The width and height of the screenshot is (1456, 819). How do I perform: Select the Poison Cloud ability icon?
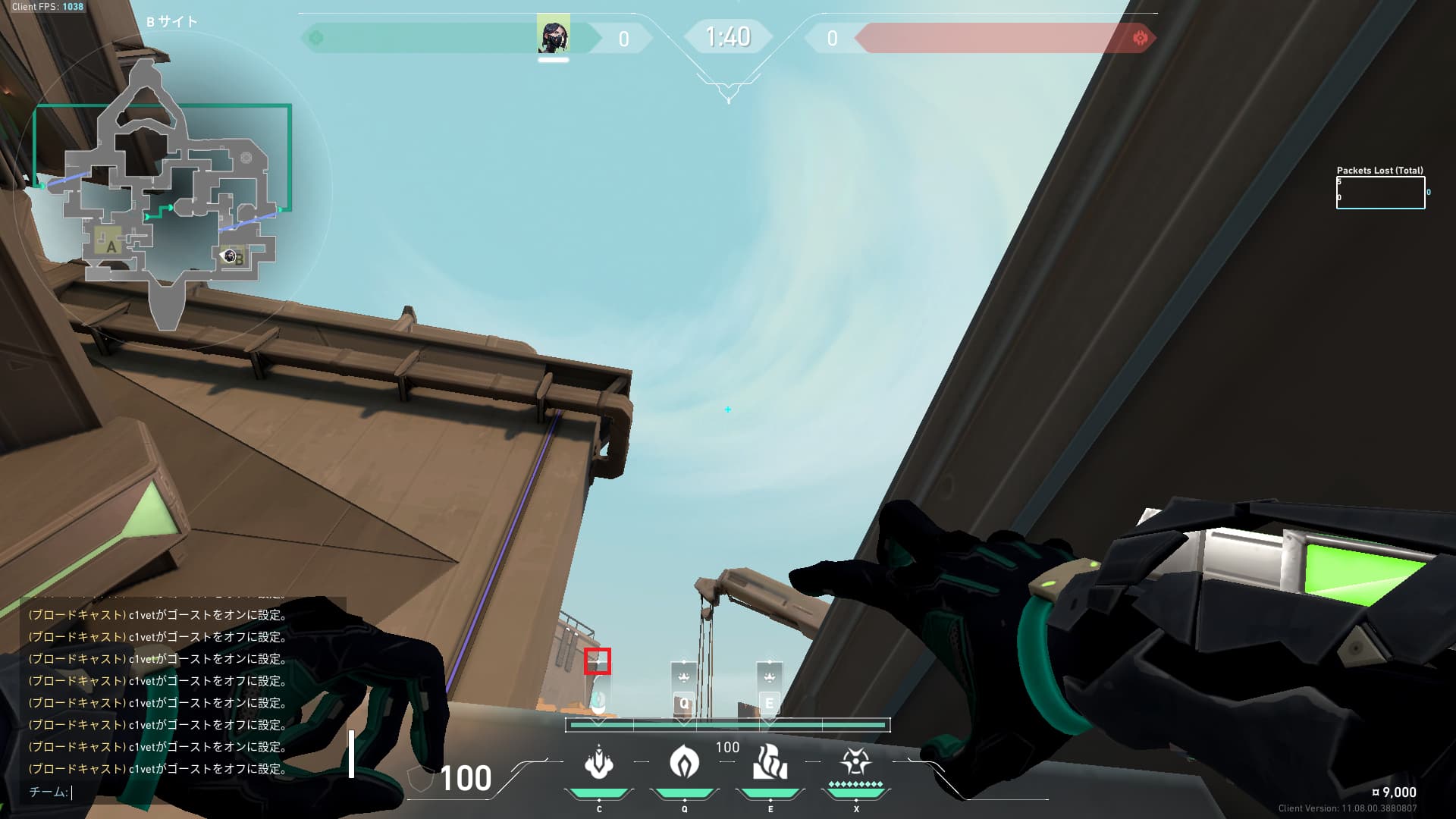684,762
